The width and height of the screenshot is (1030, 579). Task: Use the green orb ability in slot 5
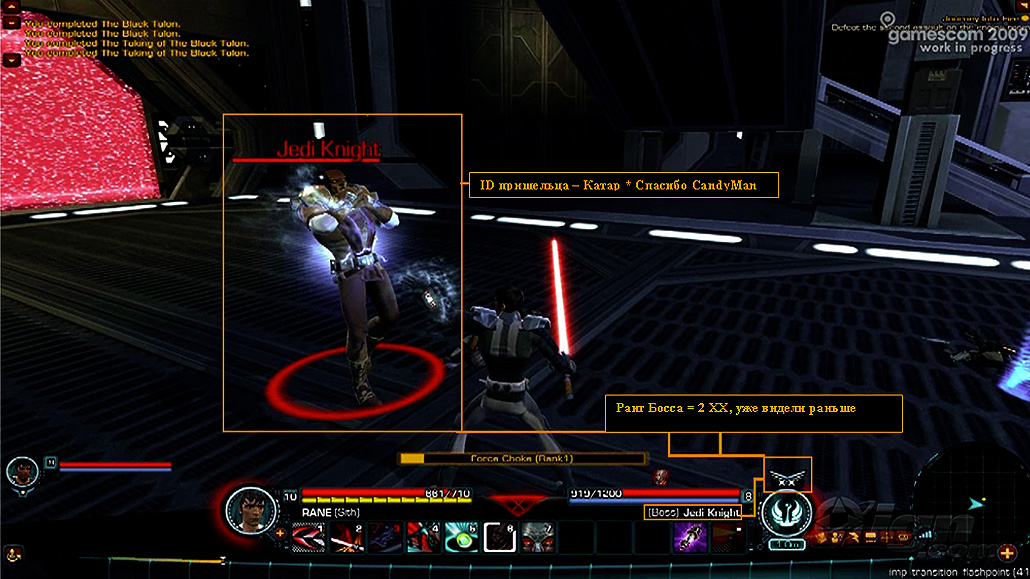[459, 537]
